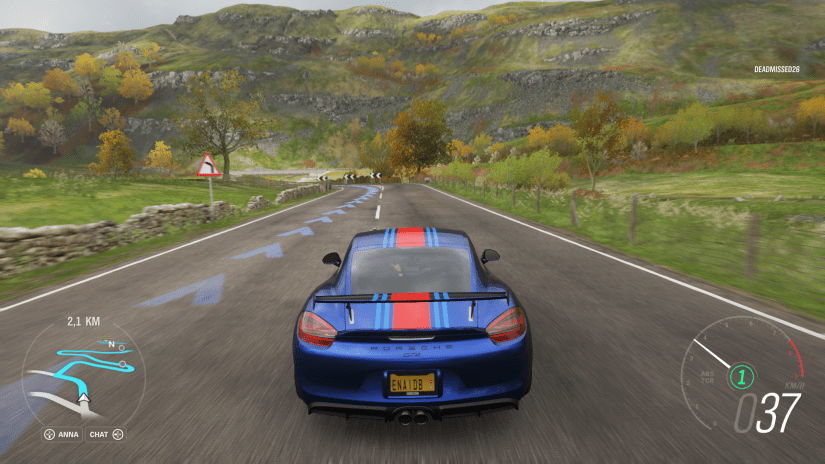The image size is (825, 464).
Task: Open the CHAT quick menu
Action: [105, 434]
